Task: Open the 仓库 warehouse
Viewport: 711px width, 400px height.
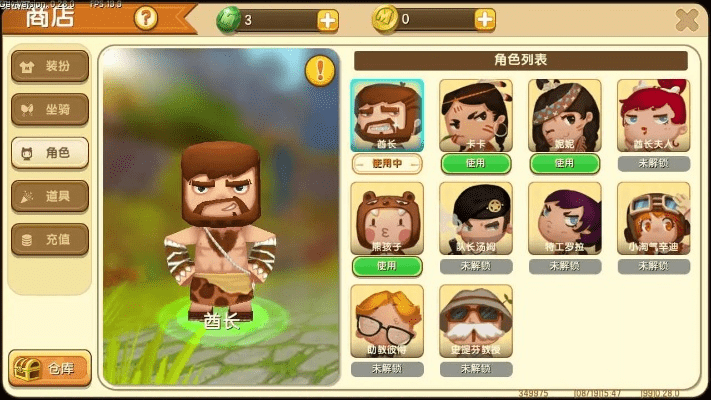Action: [x=49, y=368]
